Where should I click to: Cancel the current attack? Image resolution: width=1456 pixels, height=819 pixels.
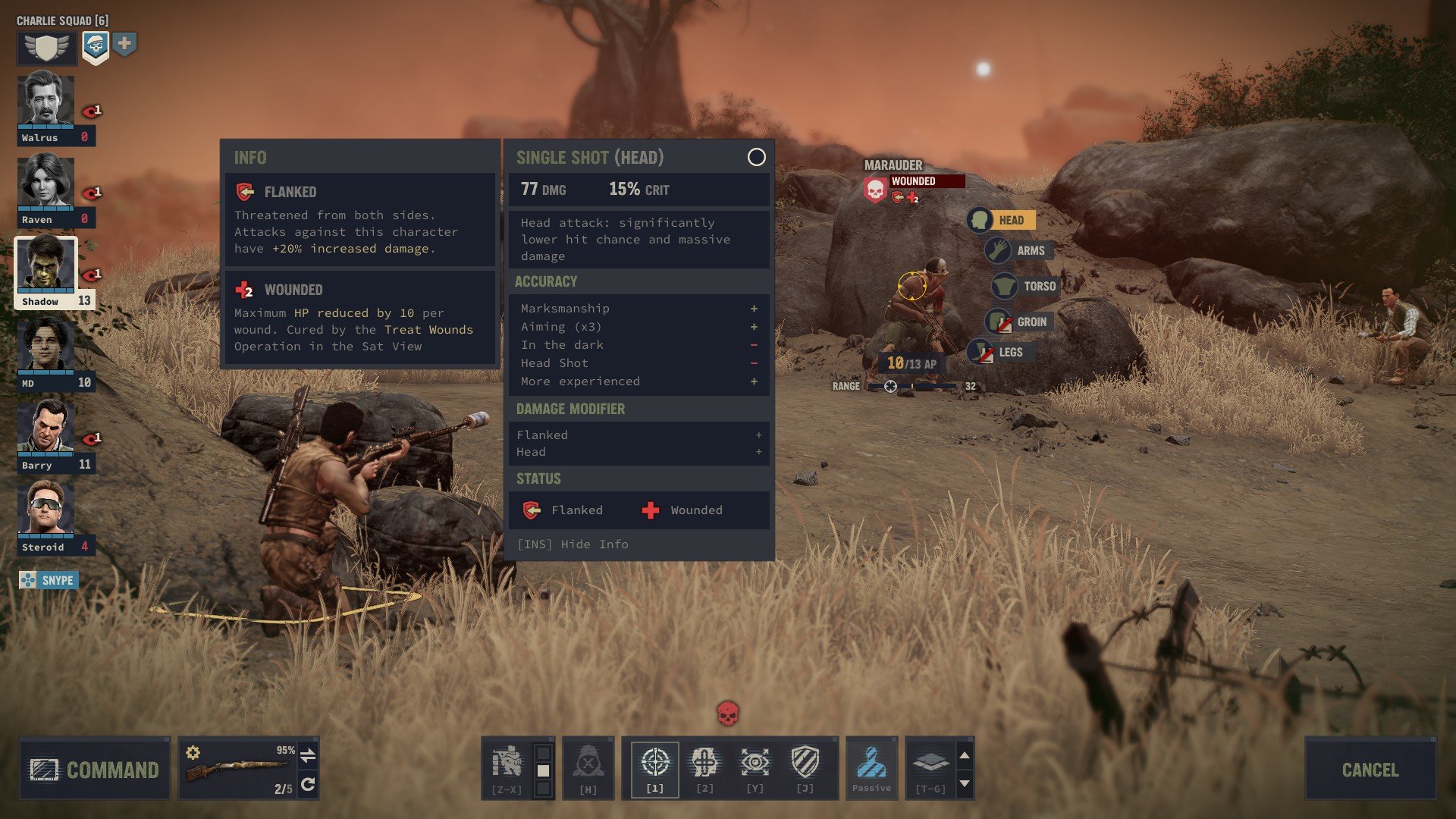[1370, 769]
